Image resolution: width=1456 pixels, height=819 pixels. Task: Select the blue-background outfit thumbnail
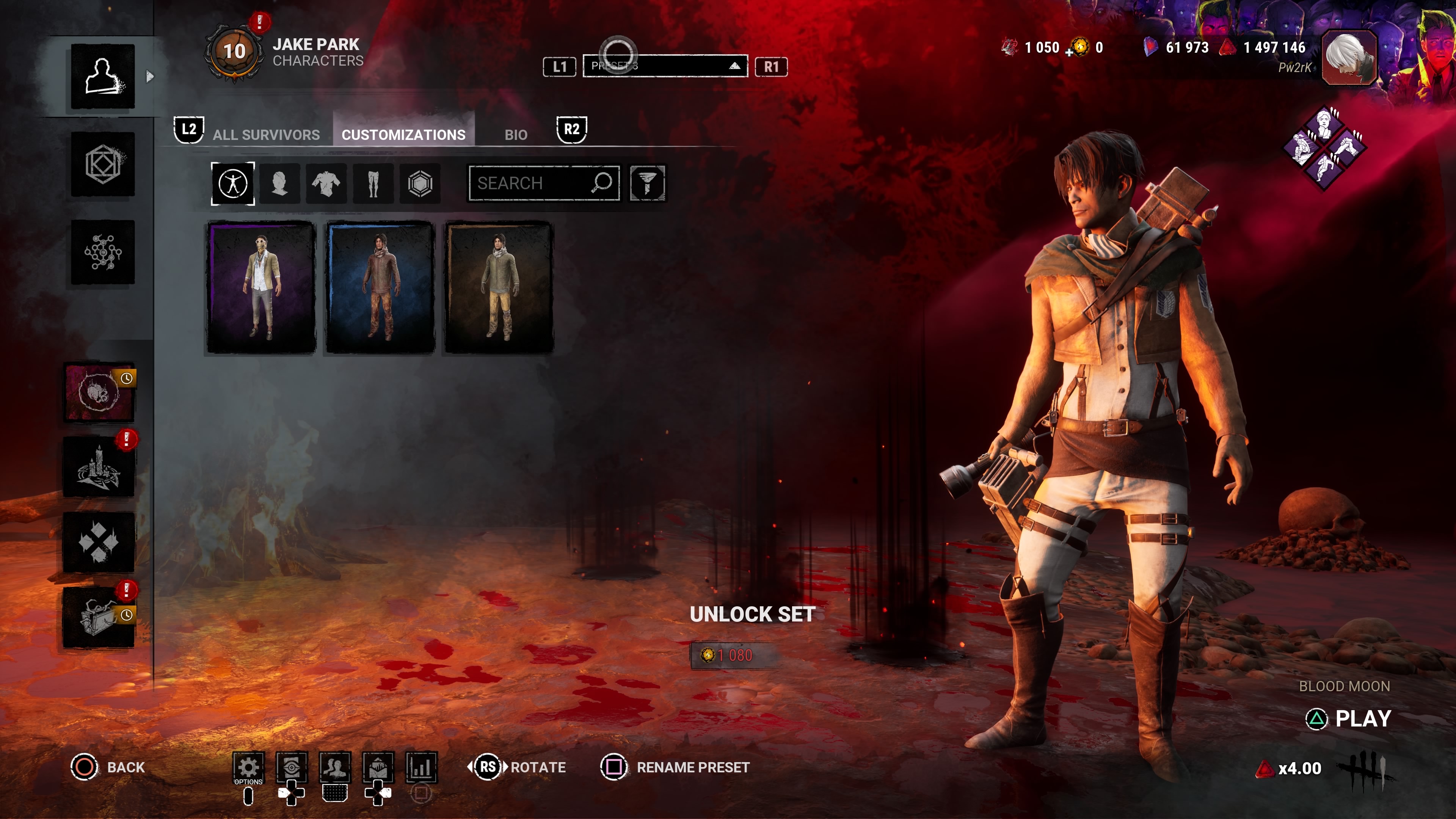click(380, 288)
